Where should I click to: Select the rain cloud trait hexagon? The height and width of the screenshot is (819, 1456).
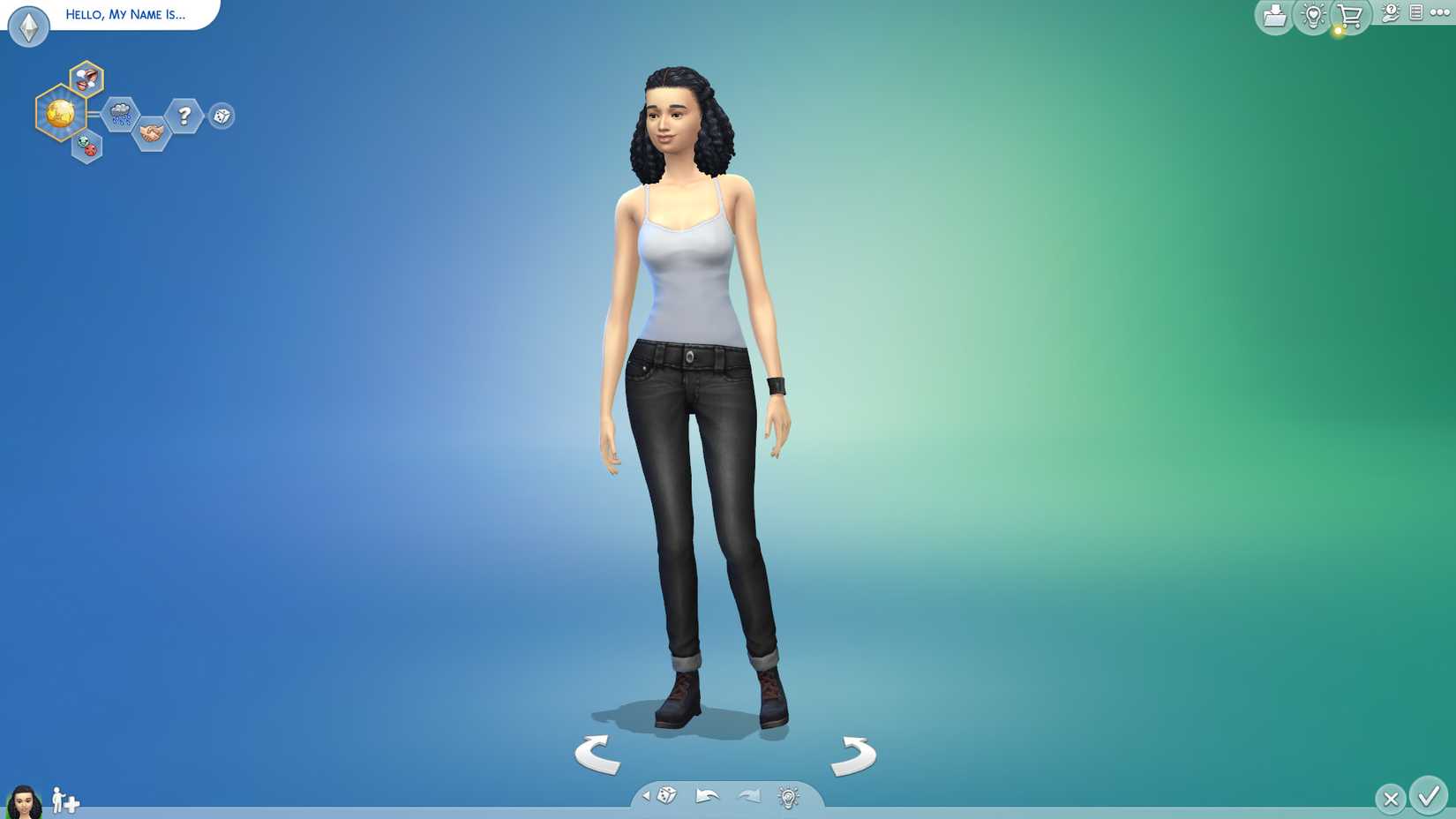121,114
